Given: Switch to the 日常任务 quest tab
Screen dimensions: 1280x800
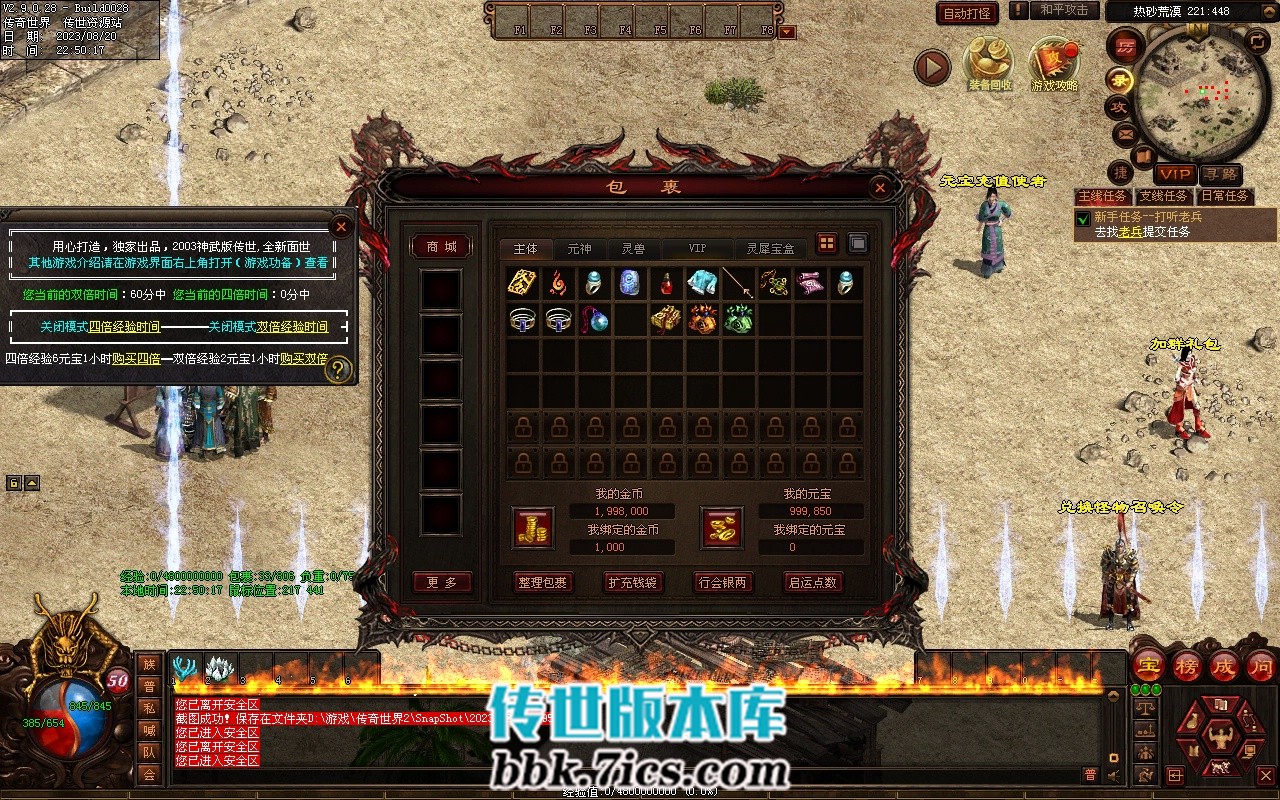Looking at the screenshot, I should 1225,196.
